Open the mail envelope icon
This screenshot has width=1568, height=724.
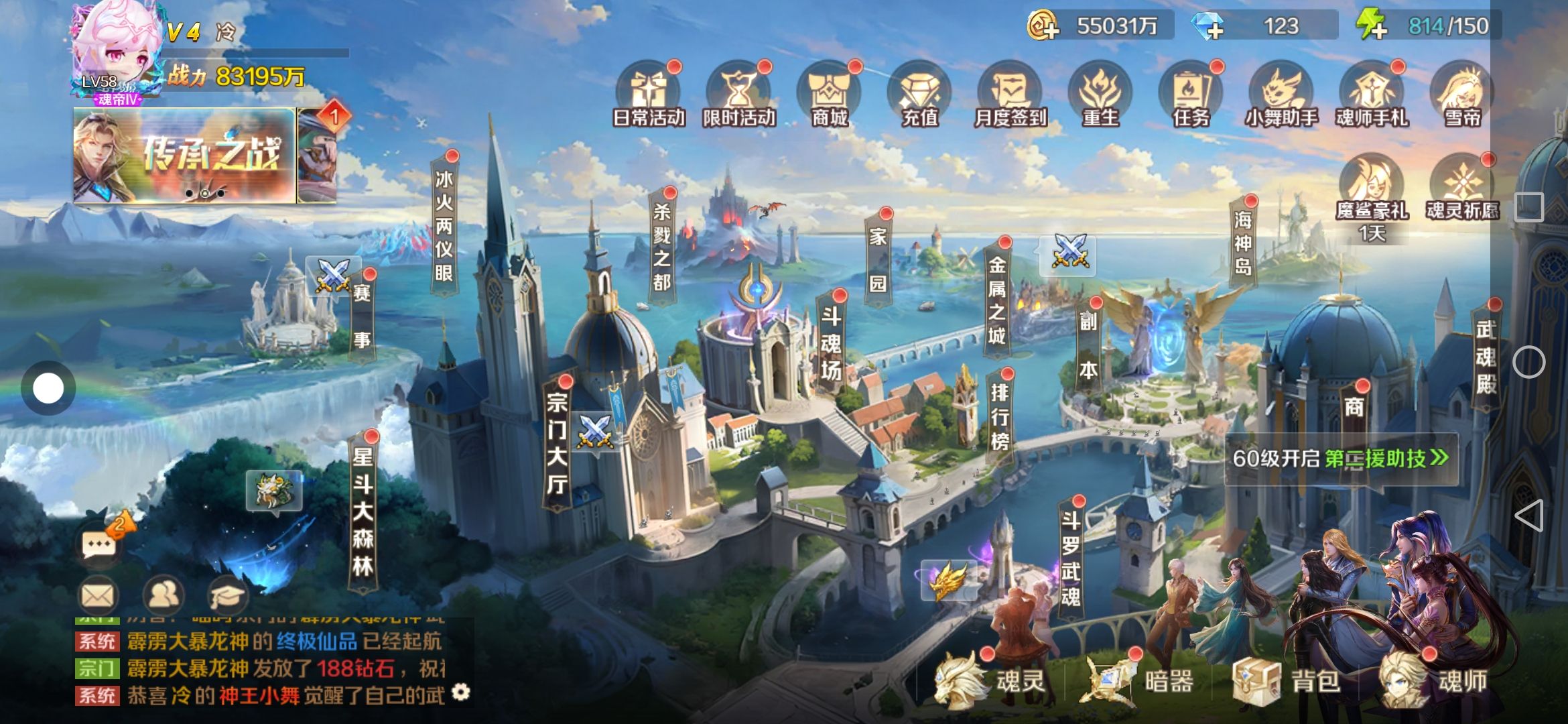click(98, 595)
